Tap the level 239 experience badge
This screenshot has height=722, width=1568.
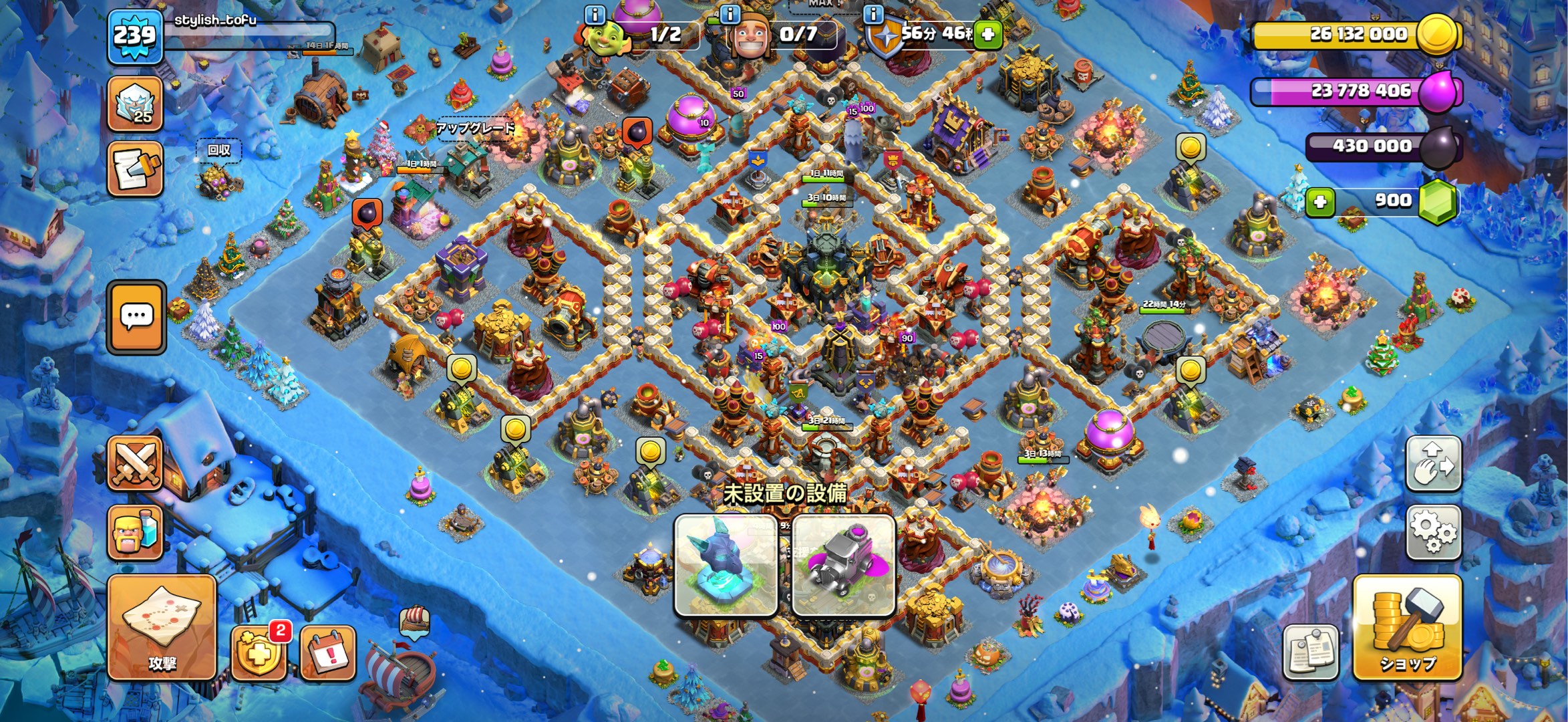point(135,35)
